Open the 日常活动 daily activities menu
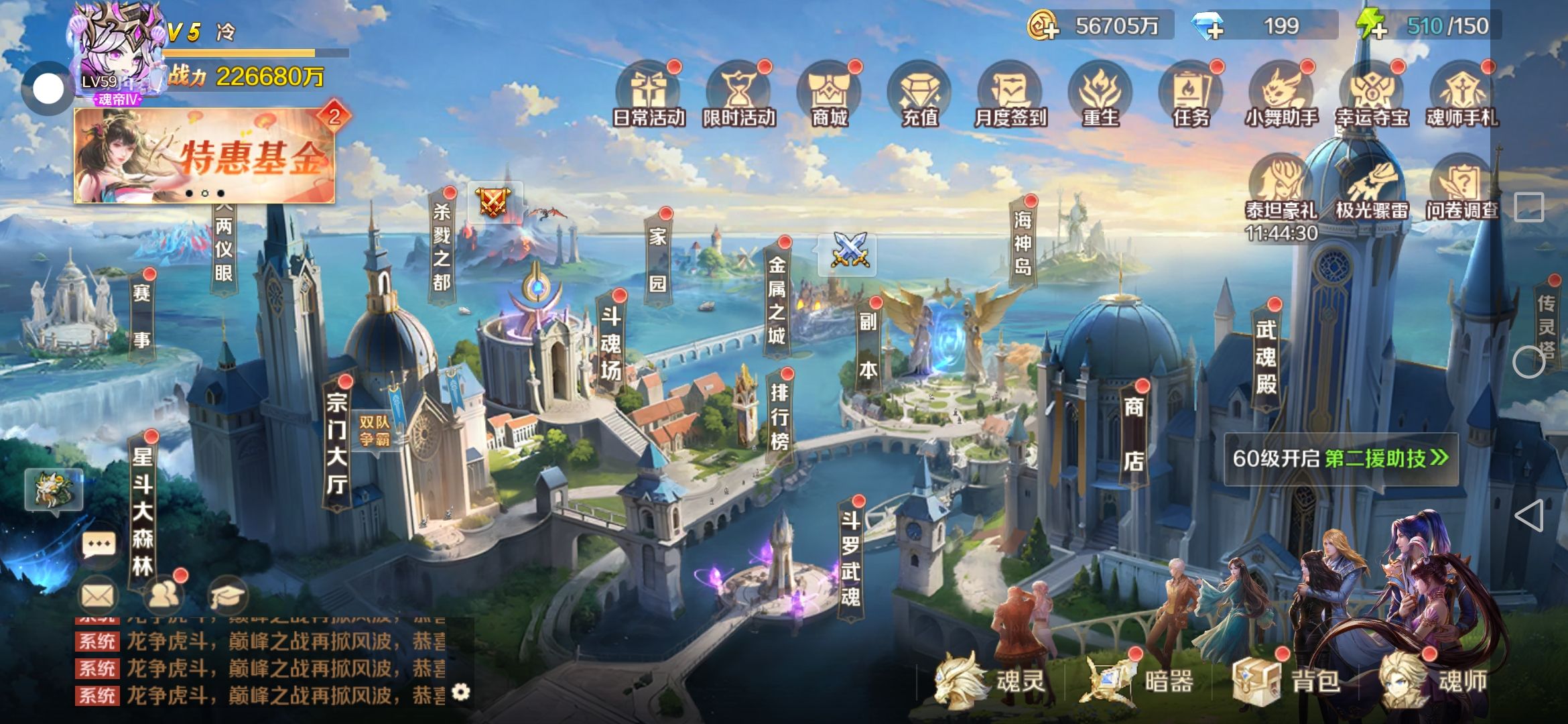1568x724 pixels. click(x=648, y=95)
